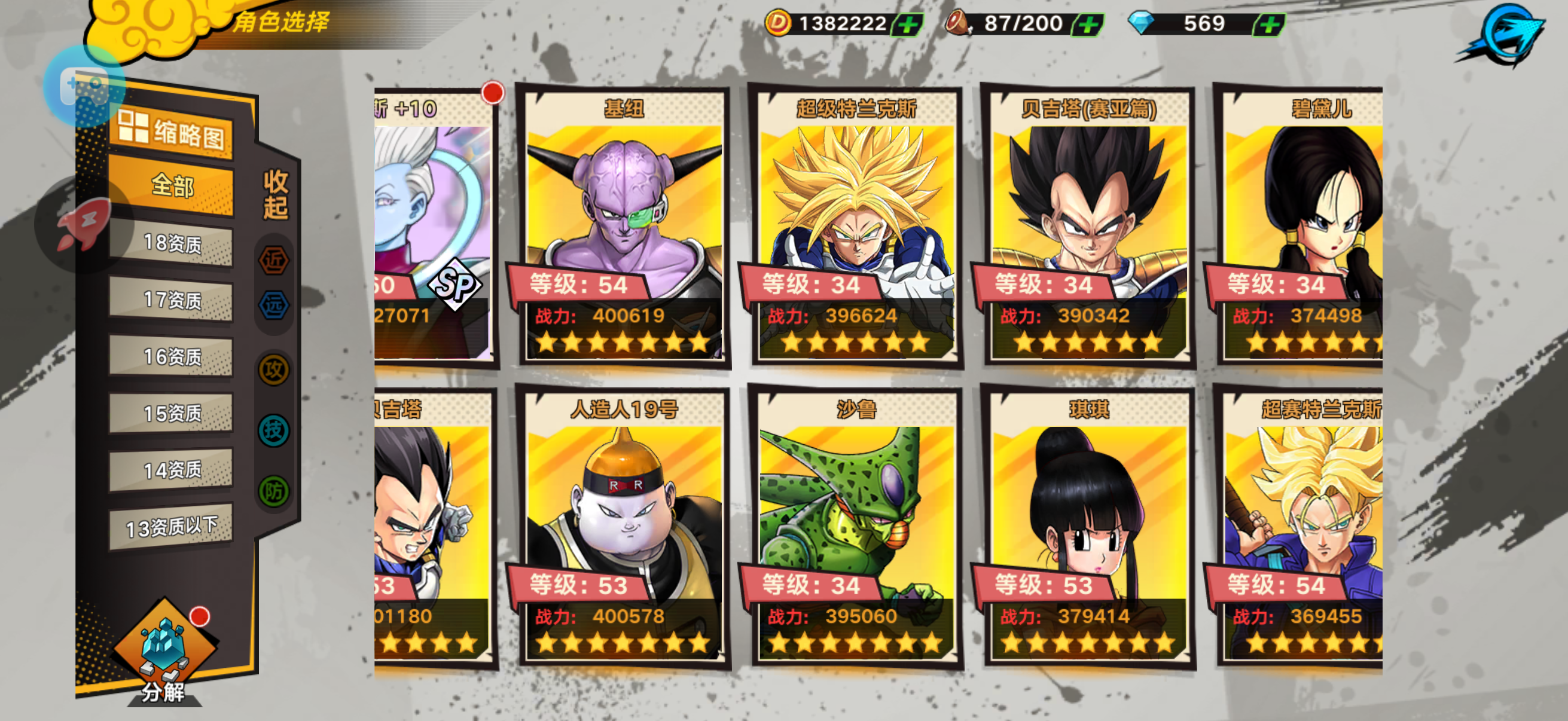This screenshot has width=1568, height=721.
Task: Collapse the filter panel with 收起
Action: click(x=275, y=195)
